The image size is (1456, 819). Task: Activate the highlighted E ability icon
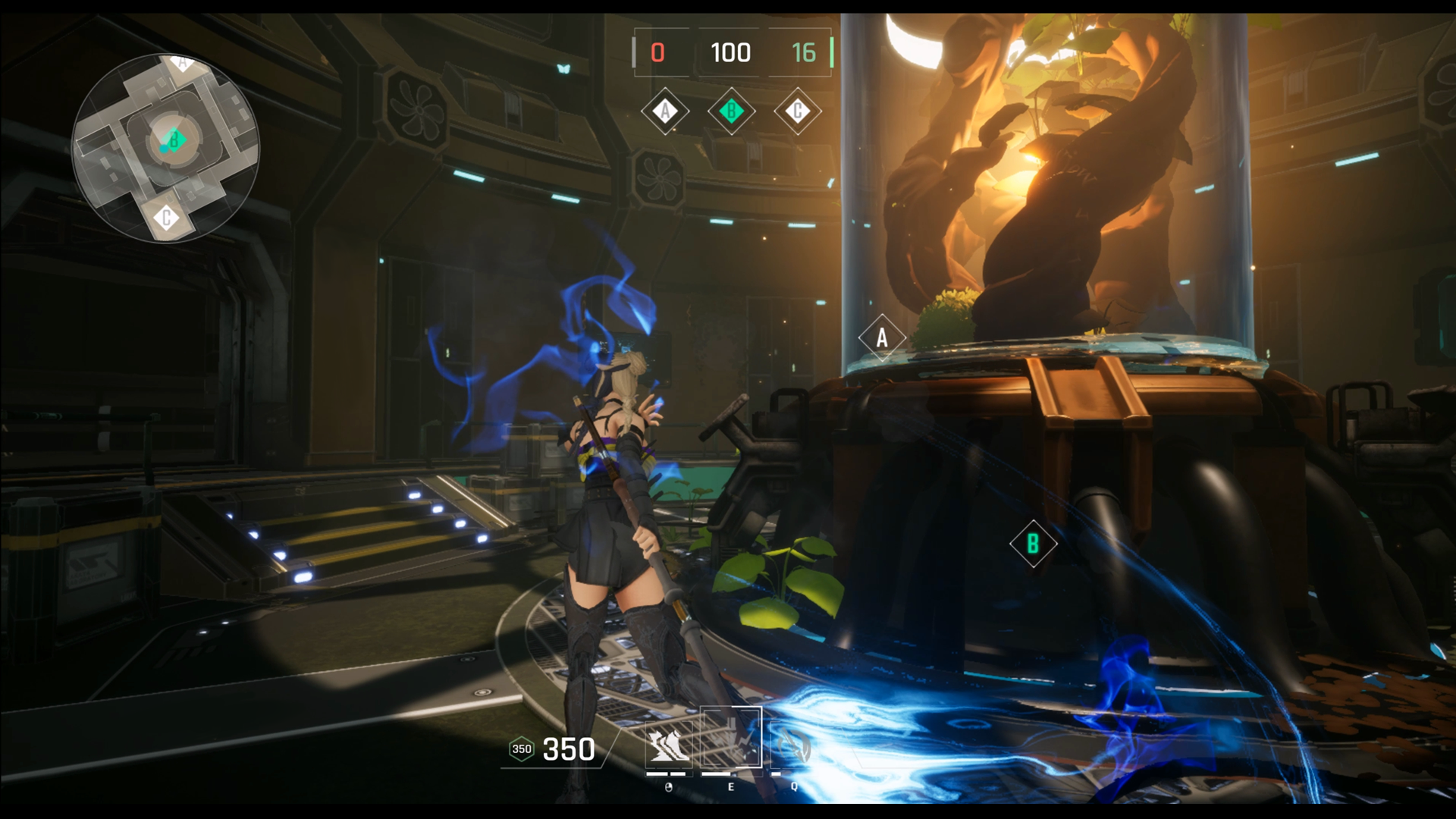(730, 738)
